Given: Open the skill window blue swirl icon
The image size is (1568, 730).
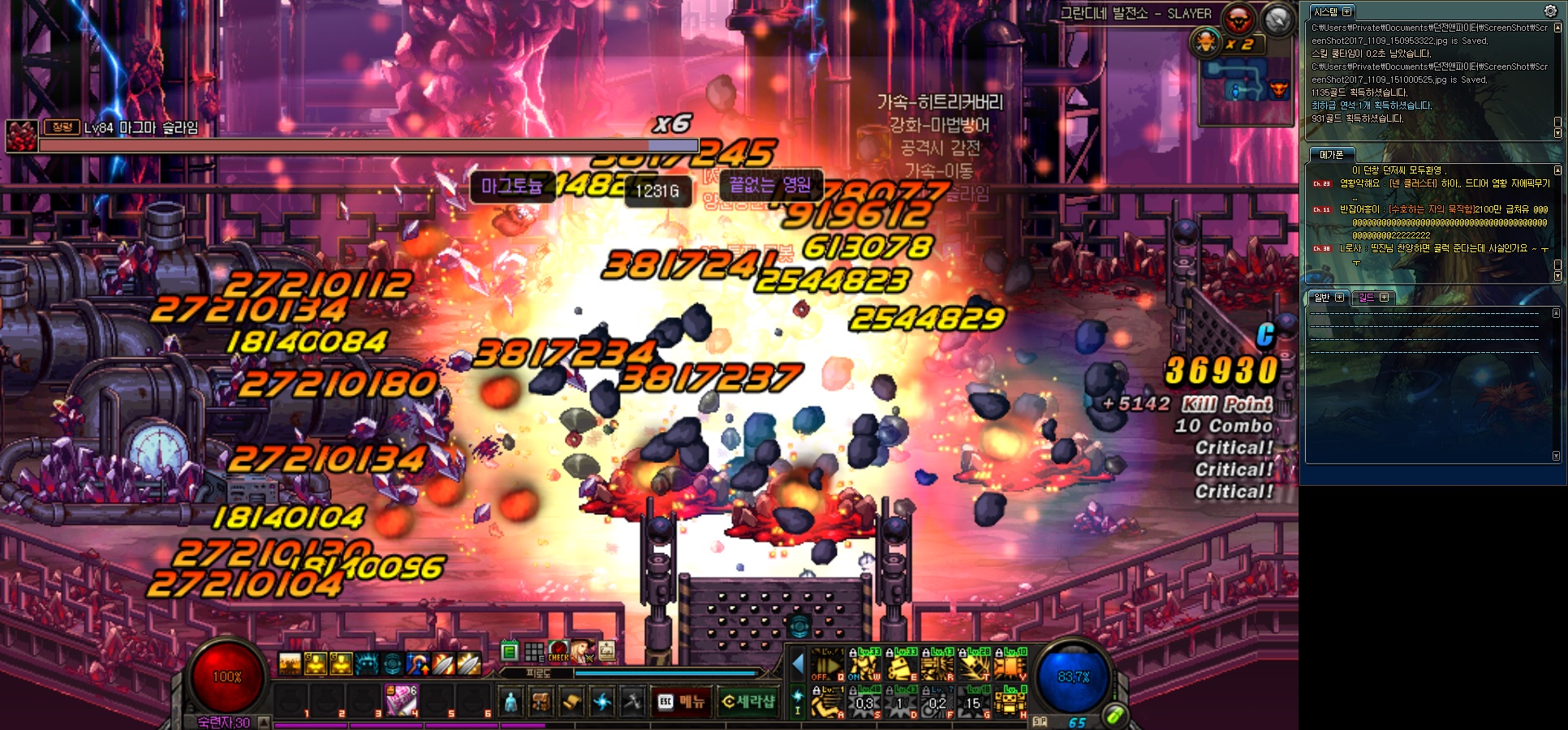Looking at the screenshot, I should point(602,702).
